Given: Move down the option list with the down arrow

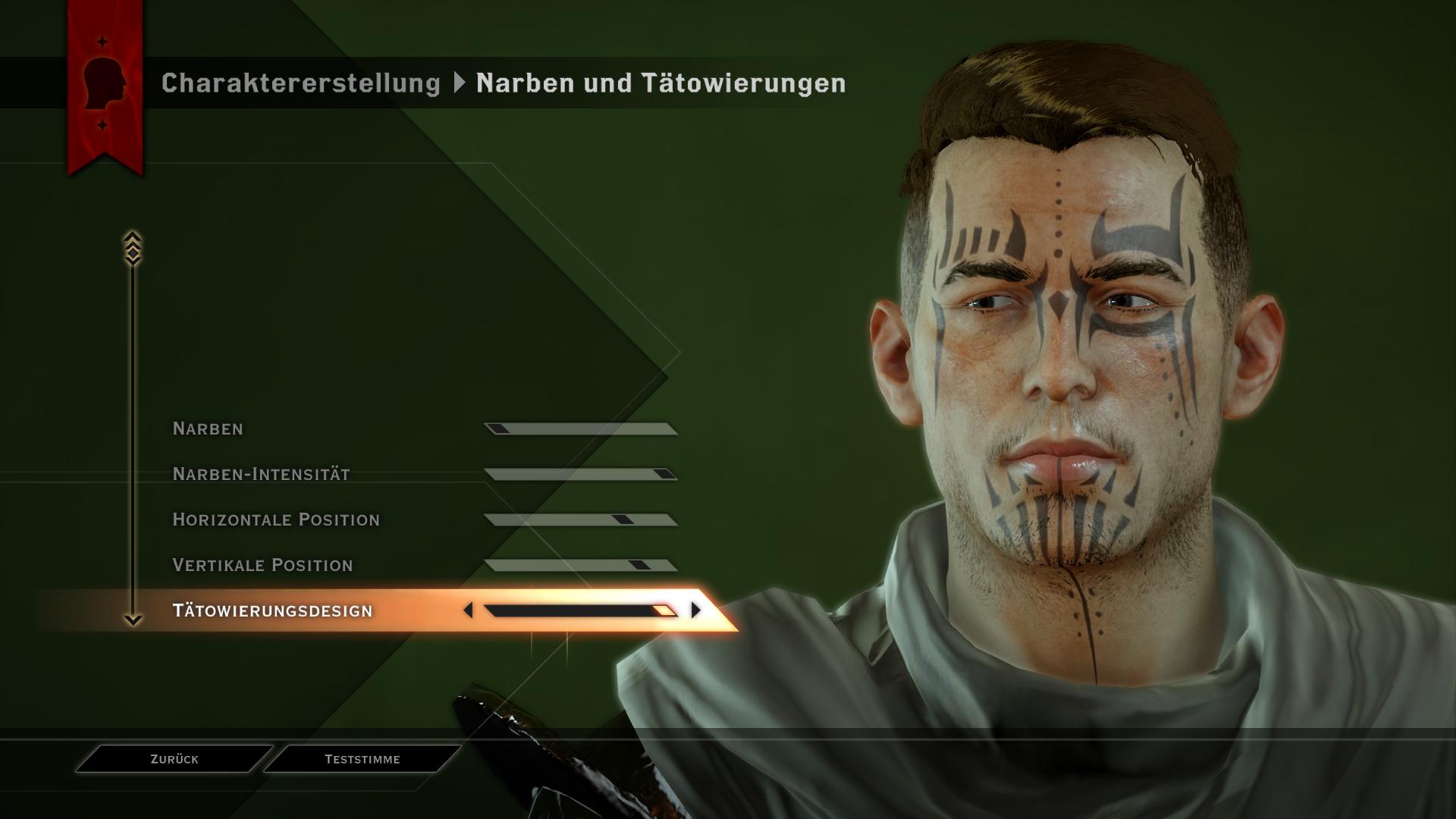Looking at the screenshot, I should coord(133,620).
